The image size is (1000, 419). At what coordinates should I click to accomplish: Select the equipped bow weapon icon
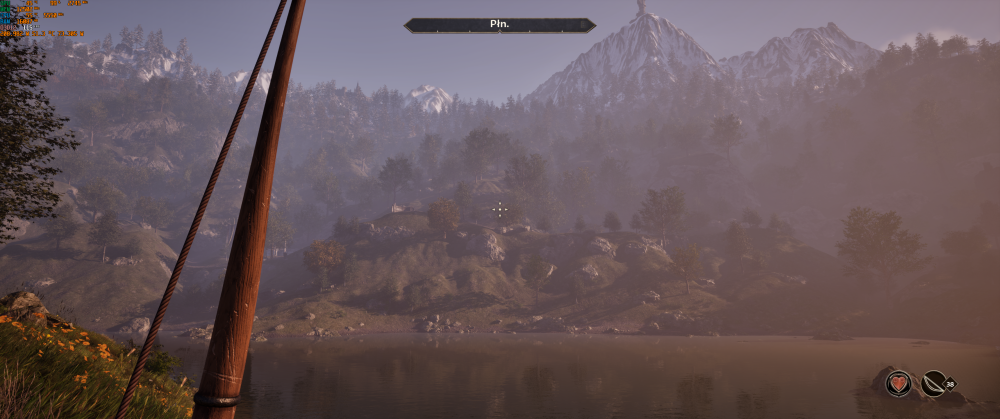[934, 383]
